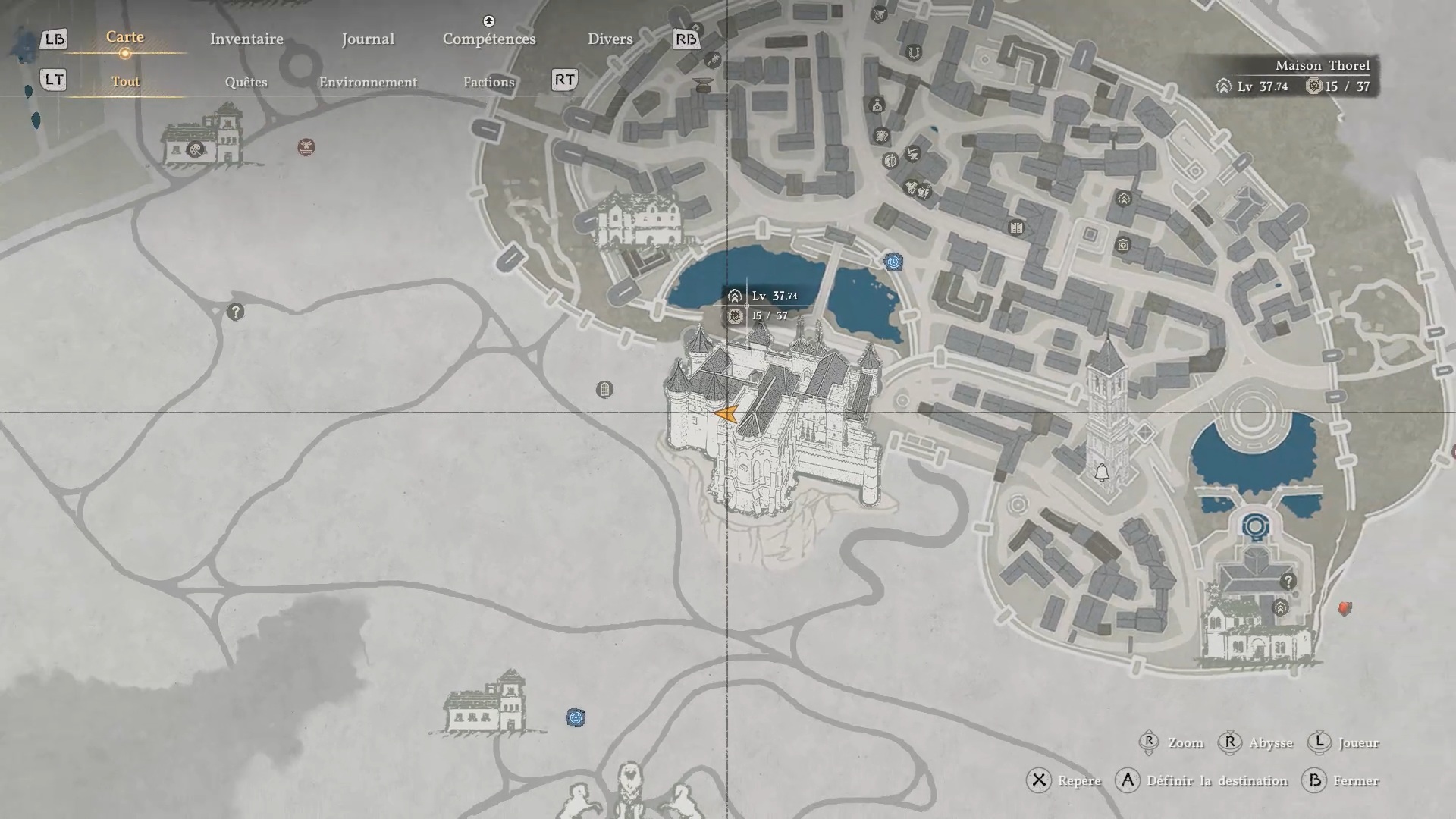The height and width of the screenshot is (819, 1456).
Task: Show the Compétences tab
Action: 489,39
